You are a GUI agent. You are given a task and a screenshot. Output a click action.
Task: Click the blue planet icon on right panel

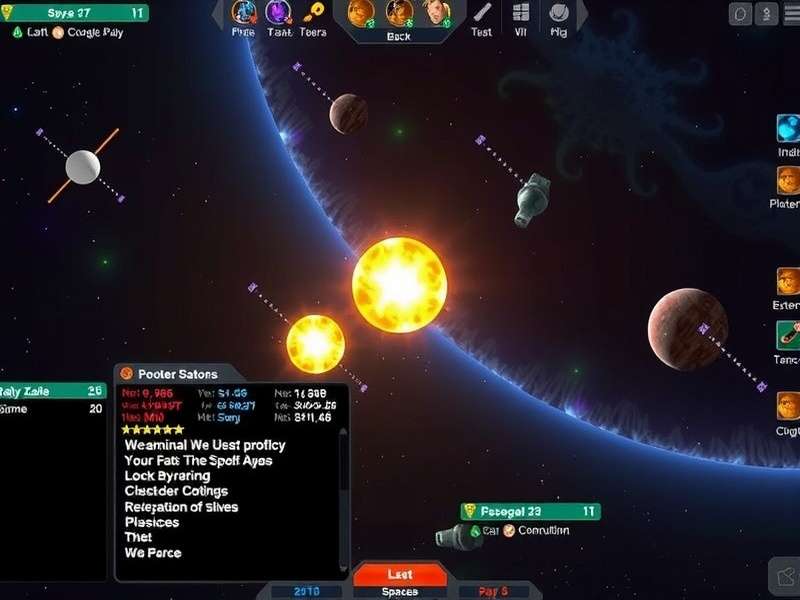(789, 129)
